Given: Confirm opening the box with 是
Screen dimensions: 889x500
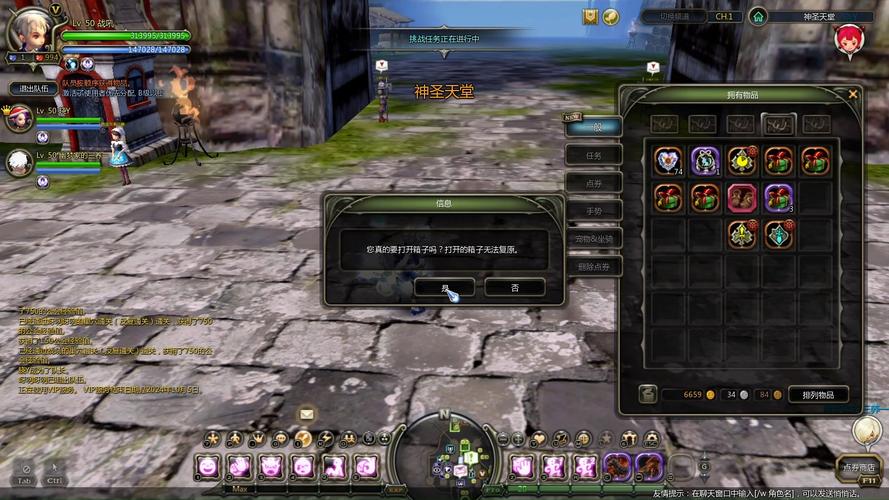Looking at the screenshot, I should pyautogui.click(x=444, y=287).
